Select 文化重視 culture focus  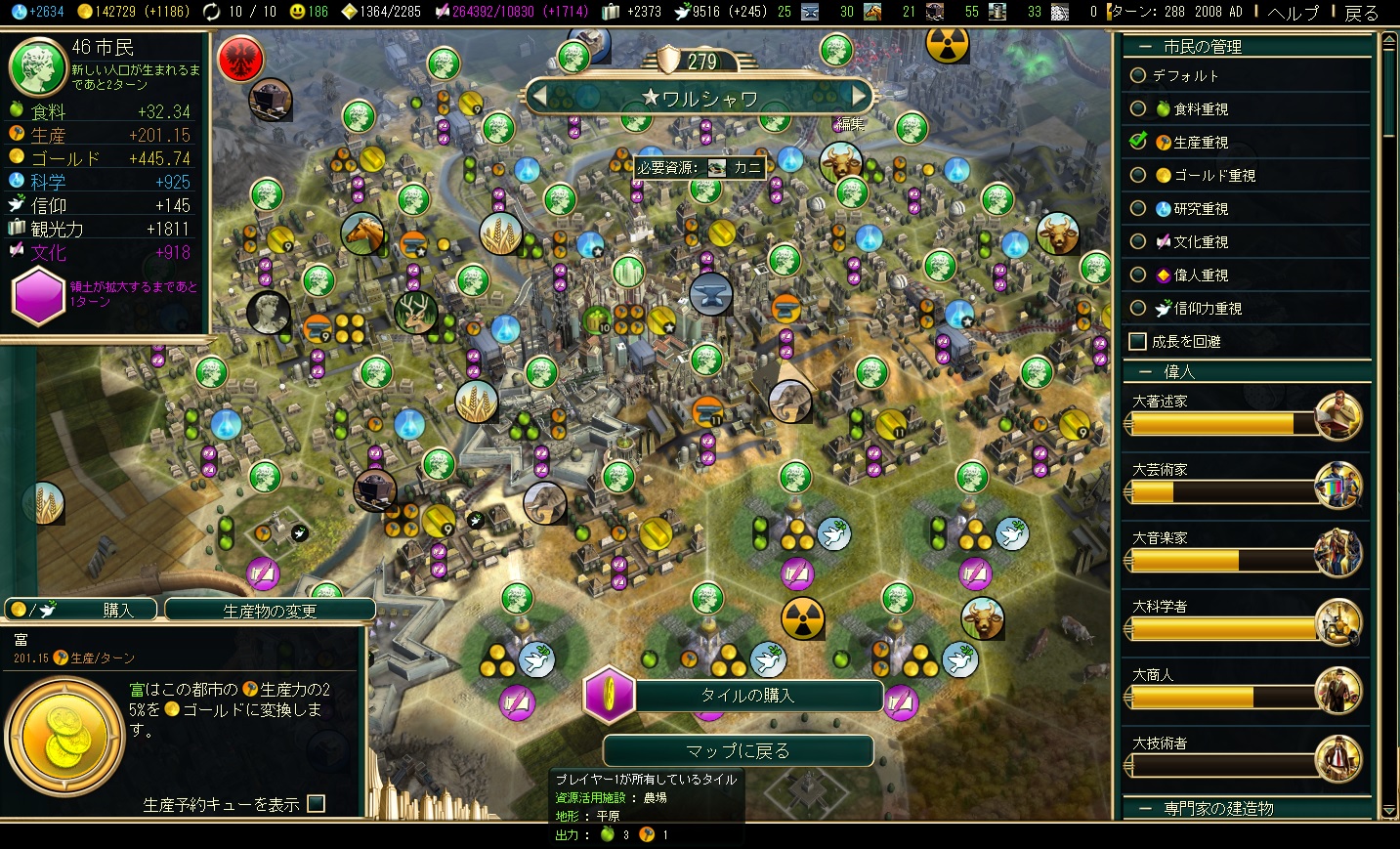1138,241
